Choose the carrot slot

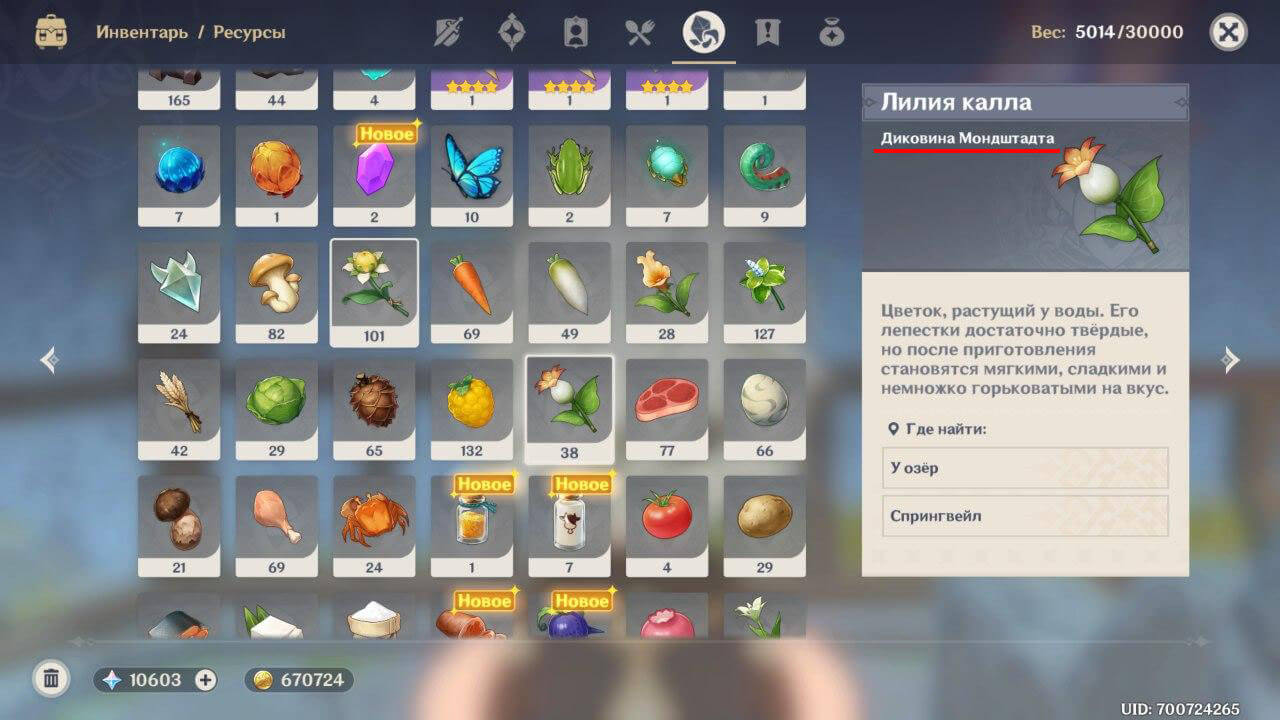(x=472, y=292)
